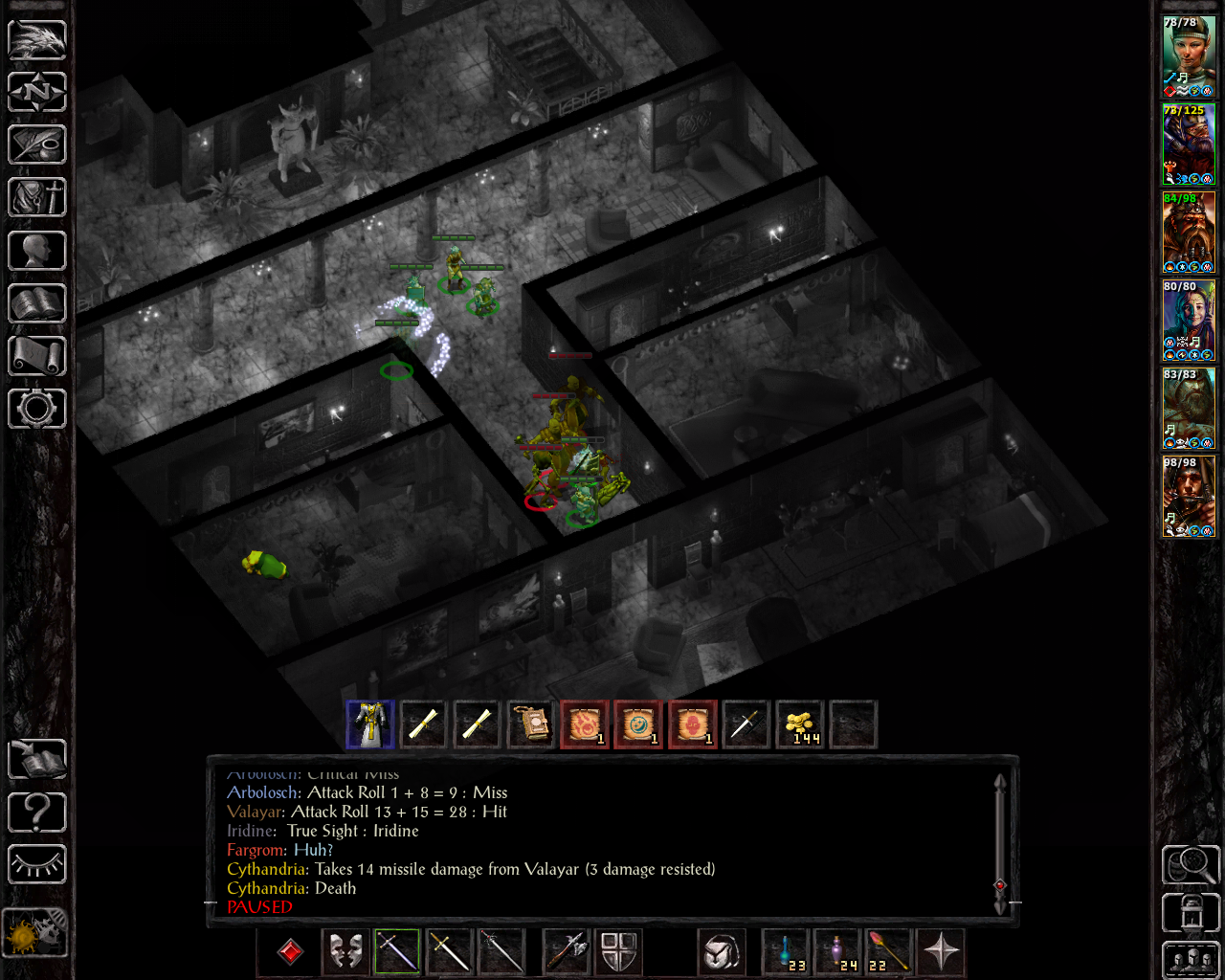Take the brown spellbook item from the loot bar
This screenshot has height=980, width=1225.
click(531, 724)
